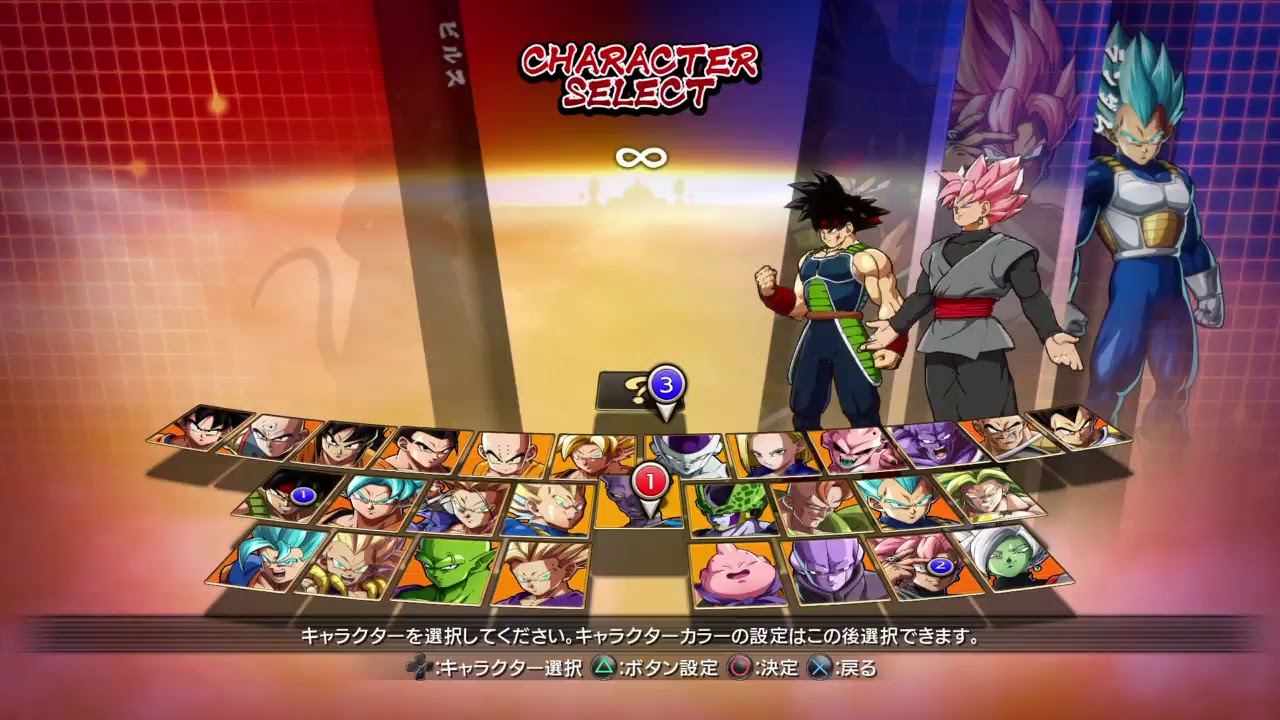
Task: Click the infinity symbol below Character Select
Action: [x=640, y=156]
